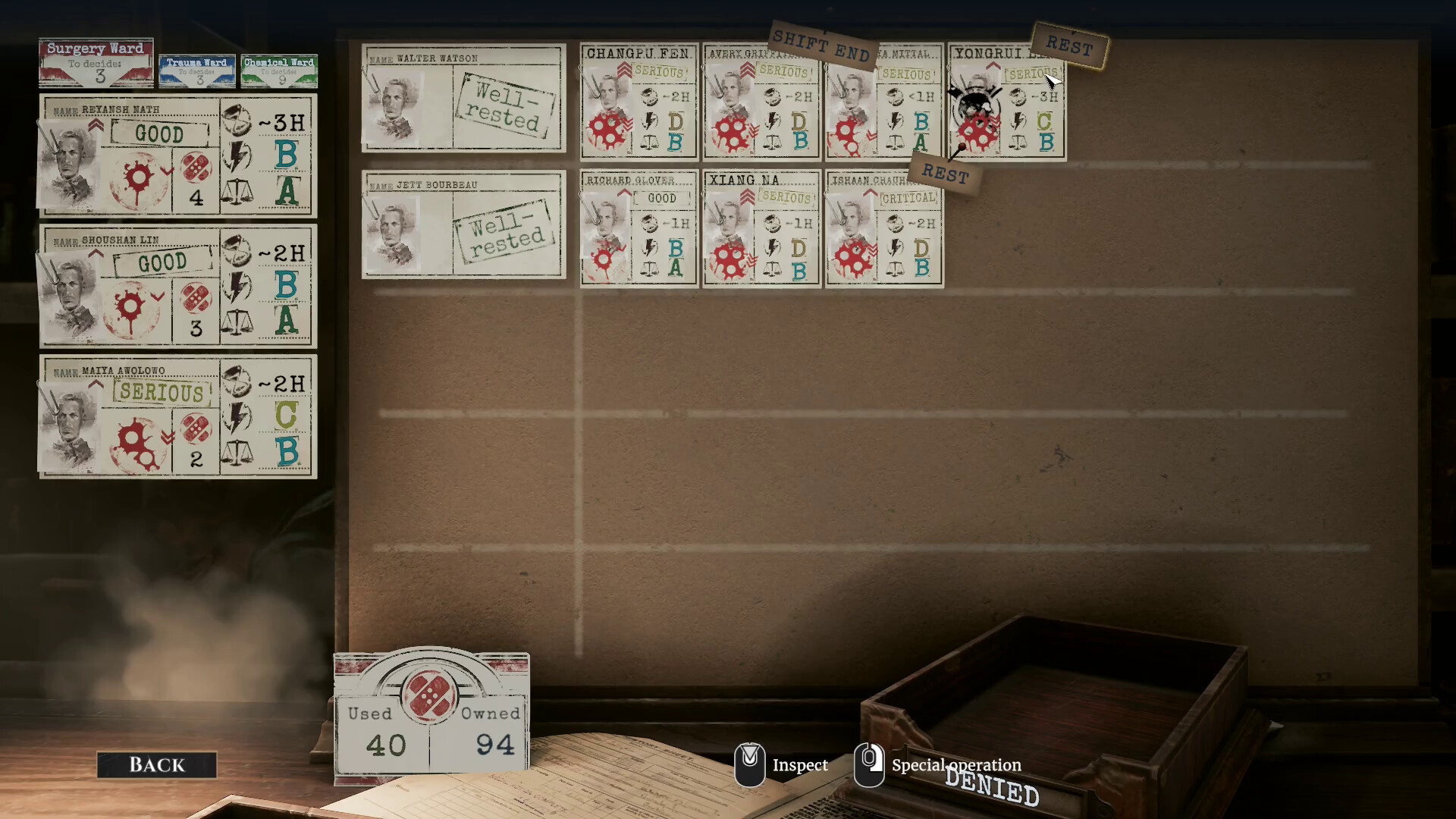1456x819 pixels.
Task: Click the Special operation mouse icon
Action: [871, 764]
